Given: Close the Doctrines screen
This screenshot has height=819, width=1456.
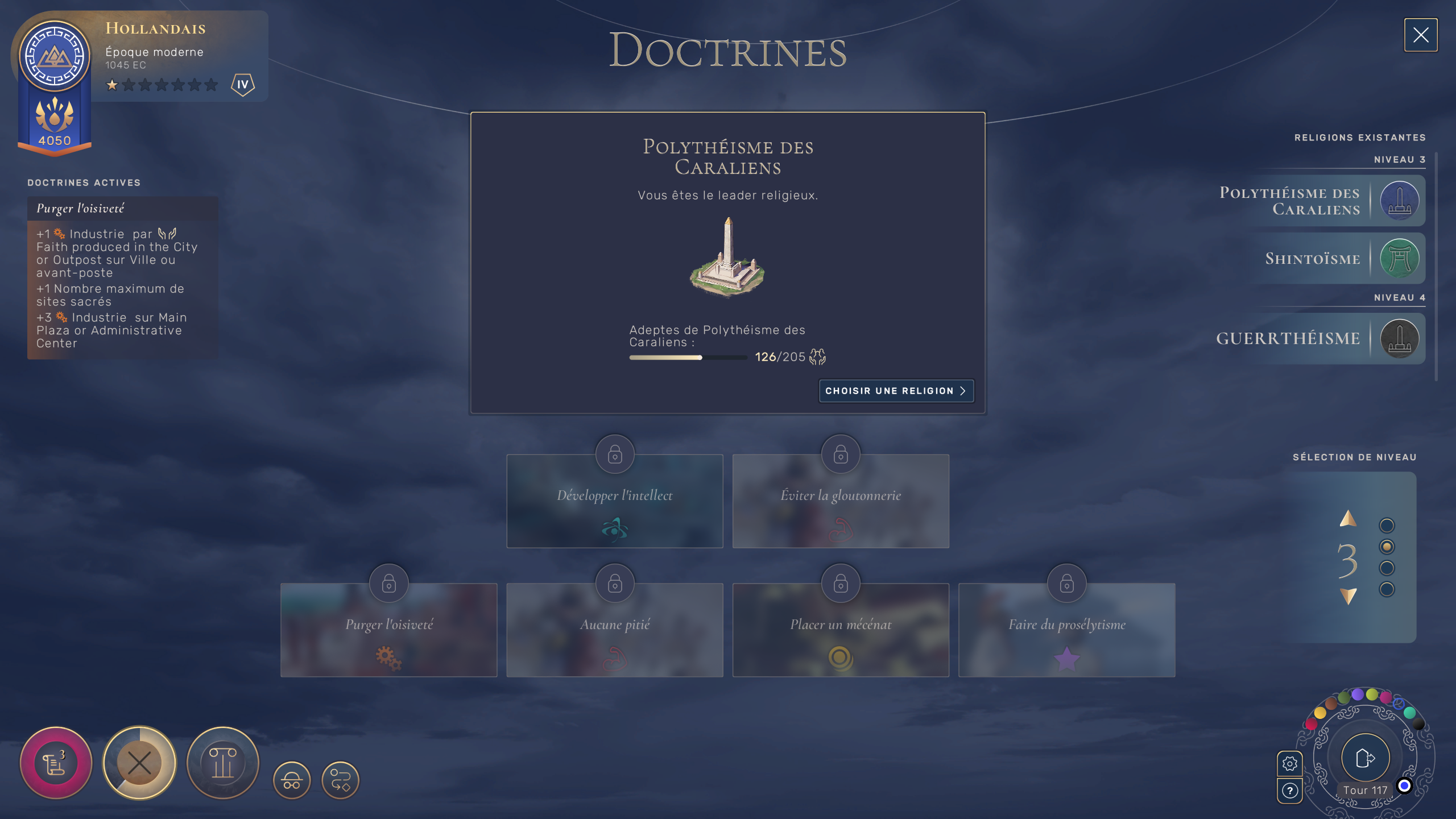Looking at the screenshot, I should click(1420, 35).
